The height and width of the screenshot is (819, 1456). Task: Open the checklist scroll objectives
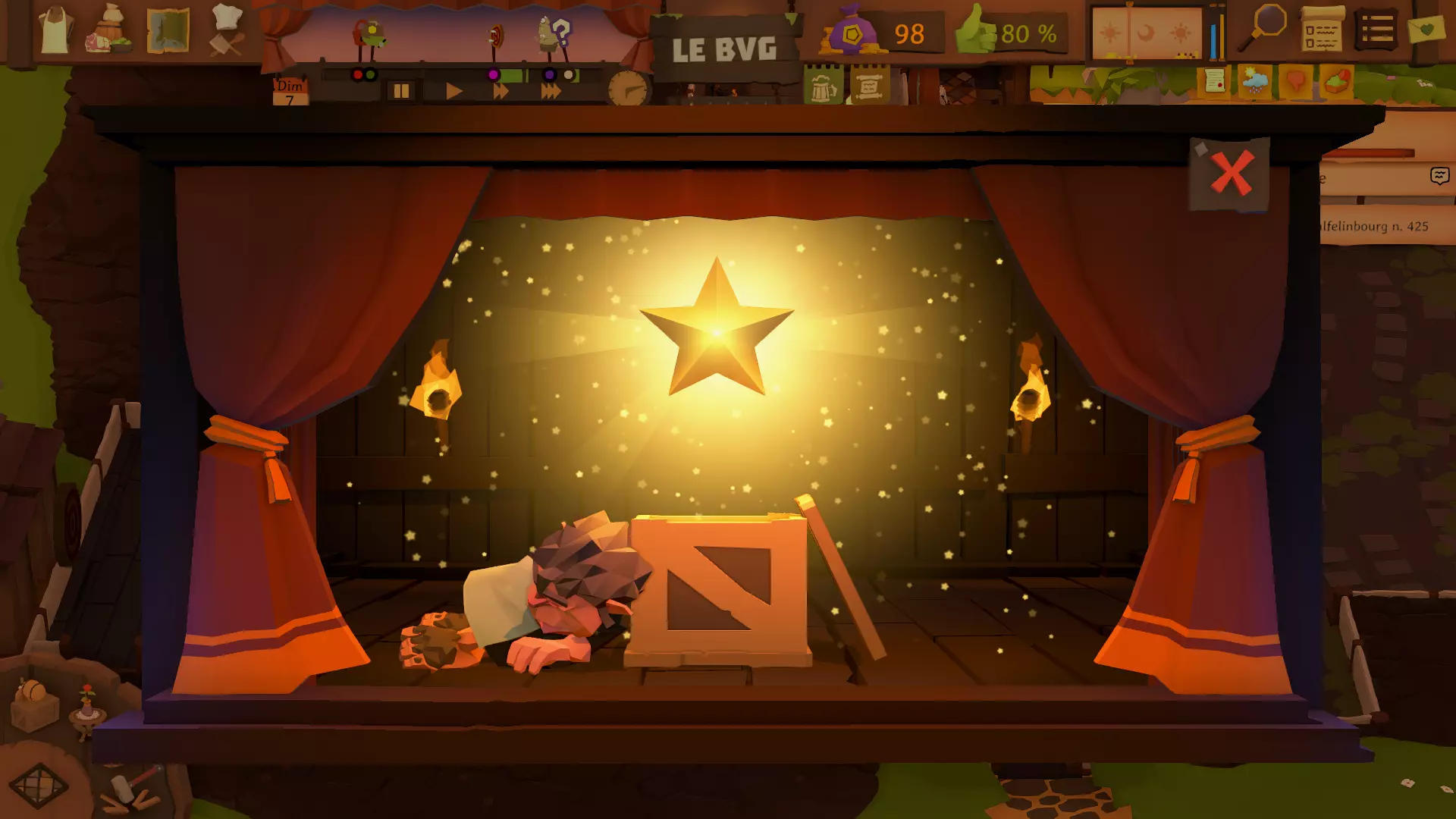(x=1322, y=30)
